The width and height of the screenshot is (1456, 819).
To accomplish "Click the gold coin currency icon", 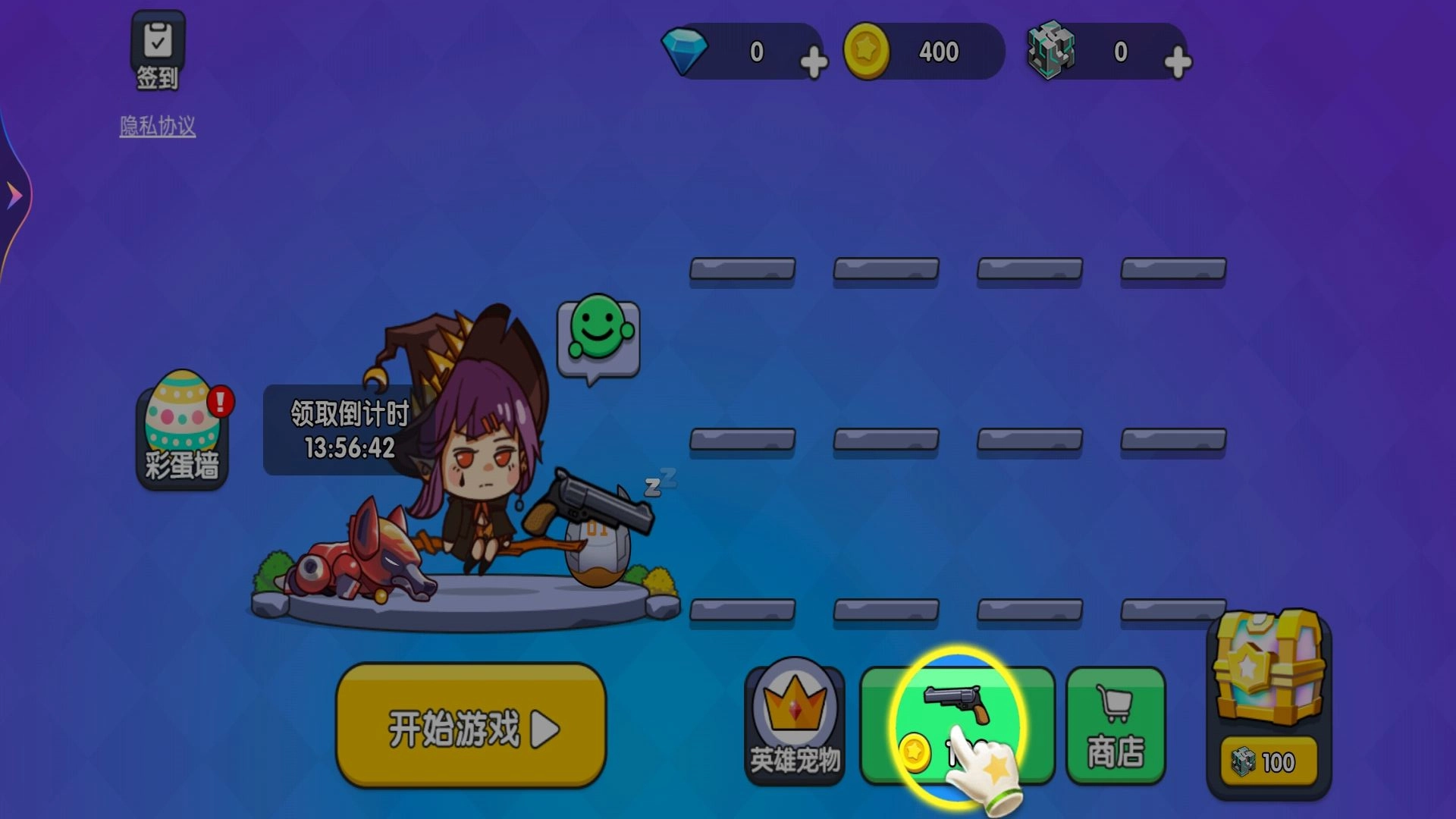I will click(x=871, y=51).
